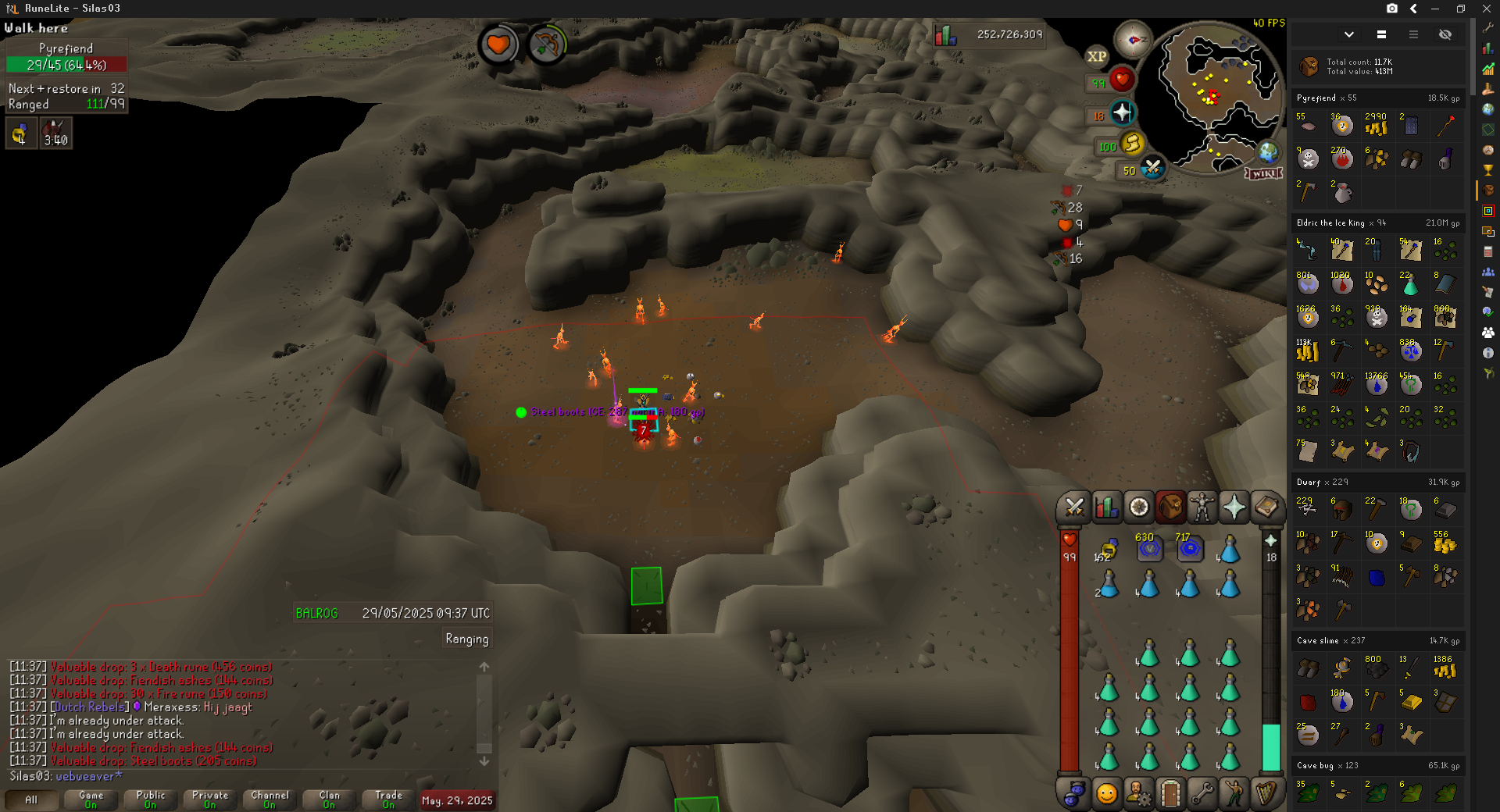Open the Settings wrench tab
Screen dimensions: 1500x812
coord(1202,794)
